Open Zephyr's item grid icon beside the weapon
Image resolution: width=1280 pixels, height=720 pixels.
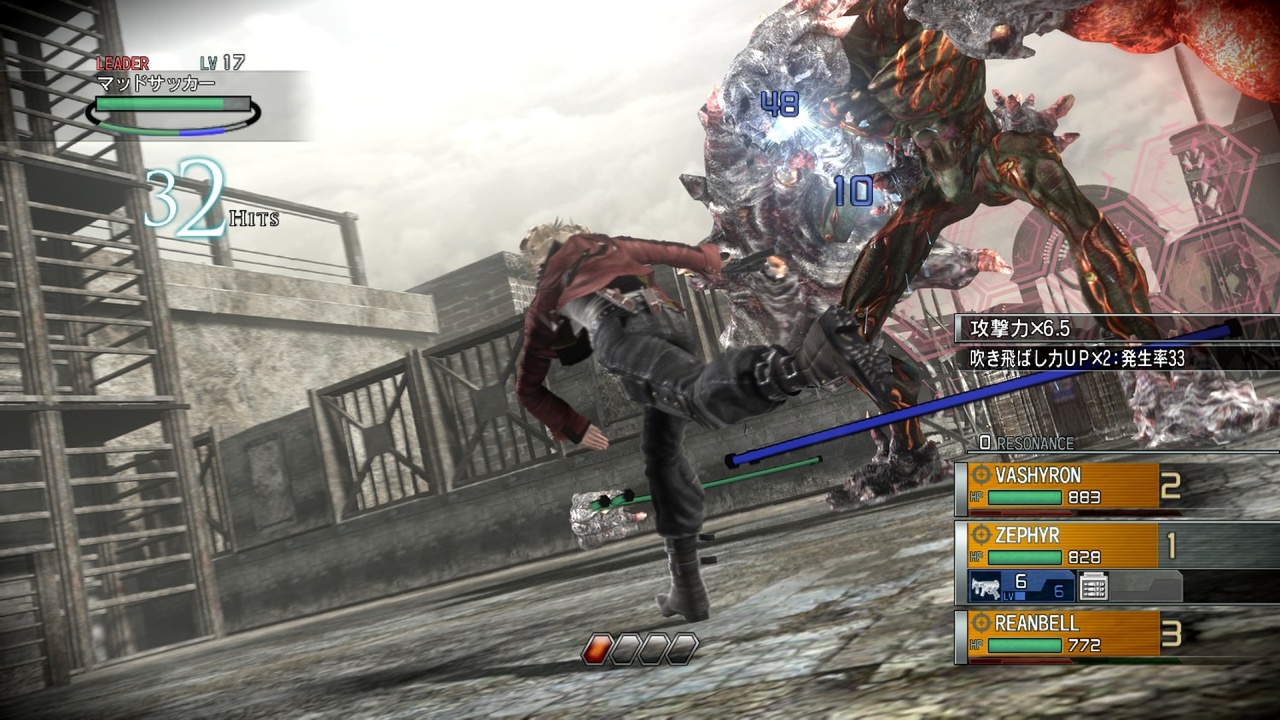pyautogui.click(x=1093, y=588)
